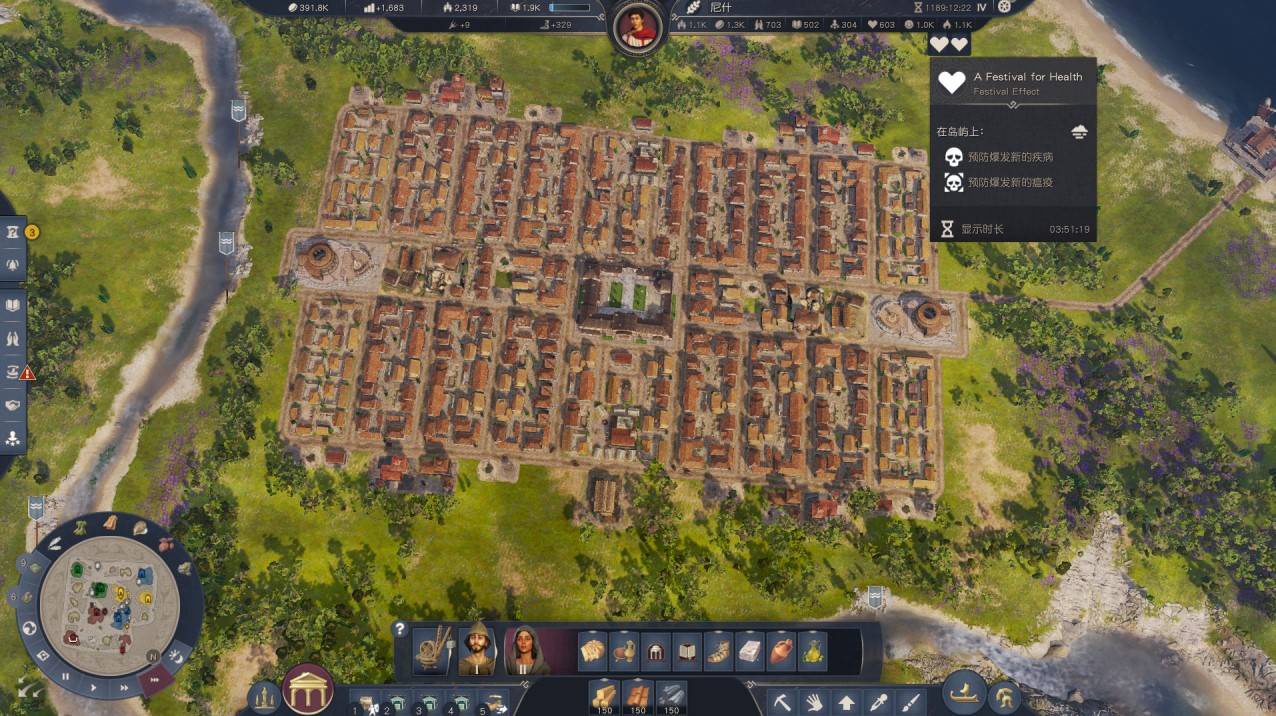Select the eyedropper copy tool

coord(878,701)
